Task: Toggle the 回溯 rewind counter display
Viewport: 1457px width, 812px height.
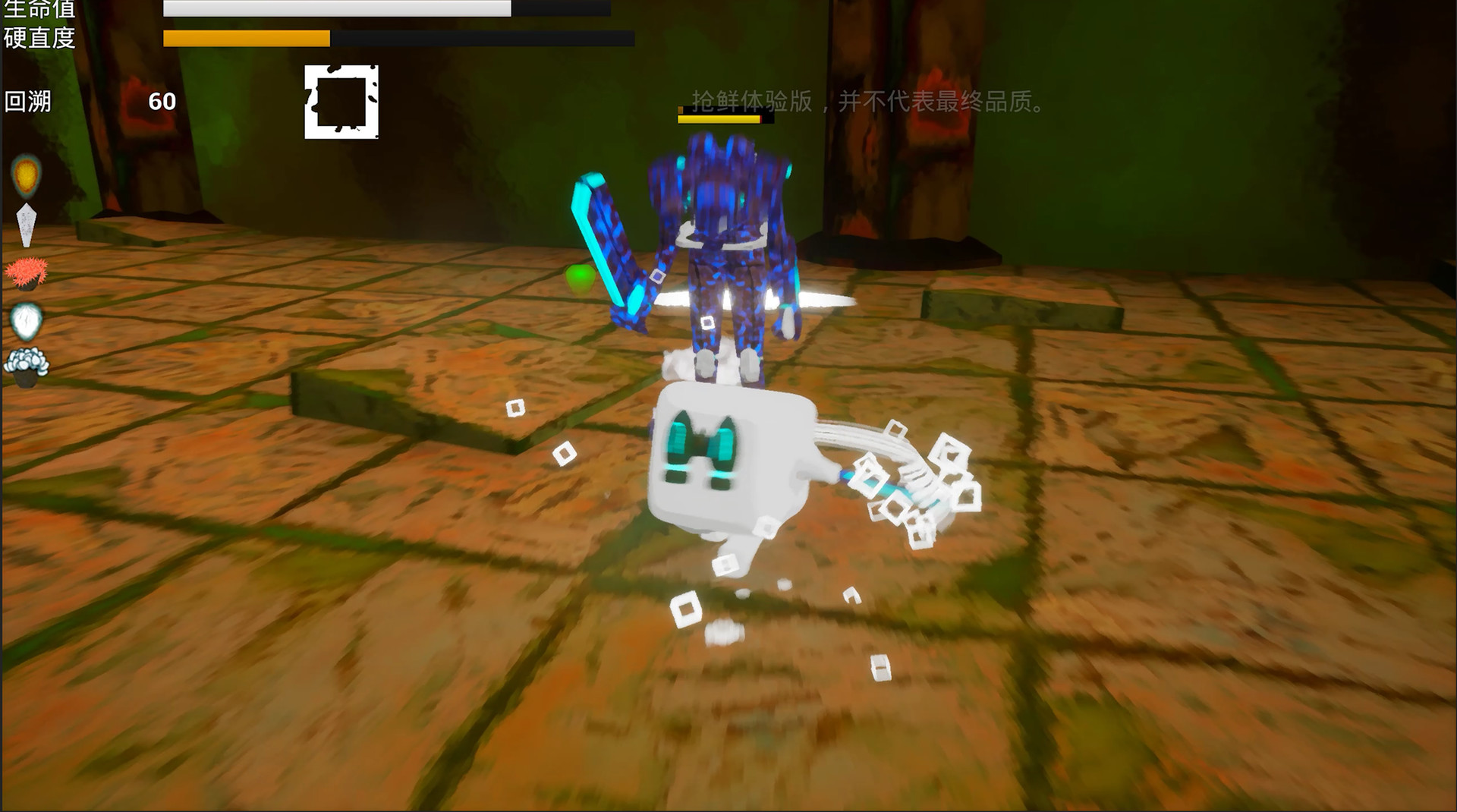Action: 162,99
